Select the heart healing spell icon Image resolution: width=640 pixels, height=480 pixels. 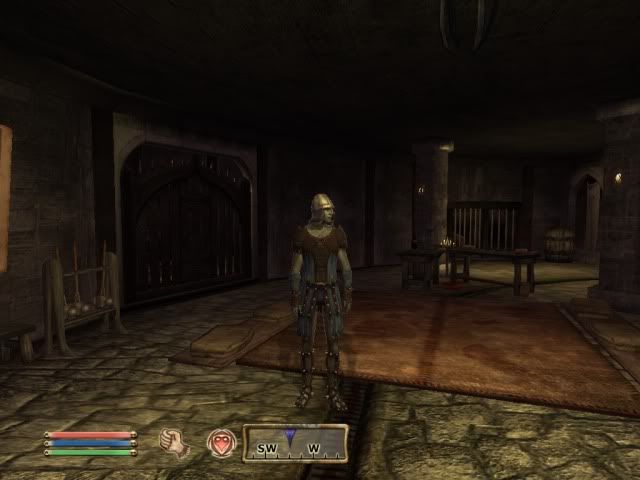220,442
